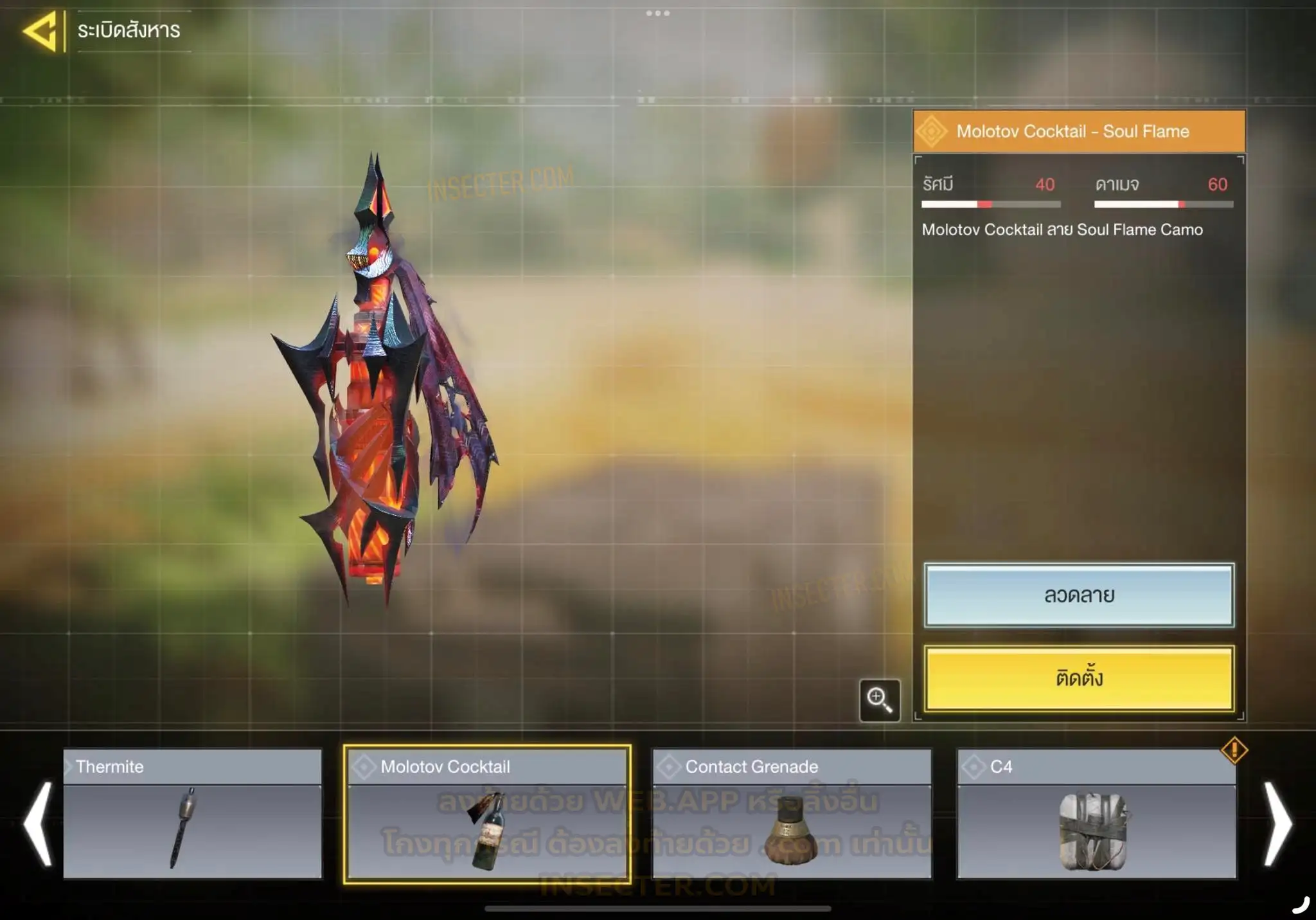Equip with the yellow ติดตั้ง button

1079,678
